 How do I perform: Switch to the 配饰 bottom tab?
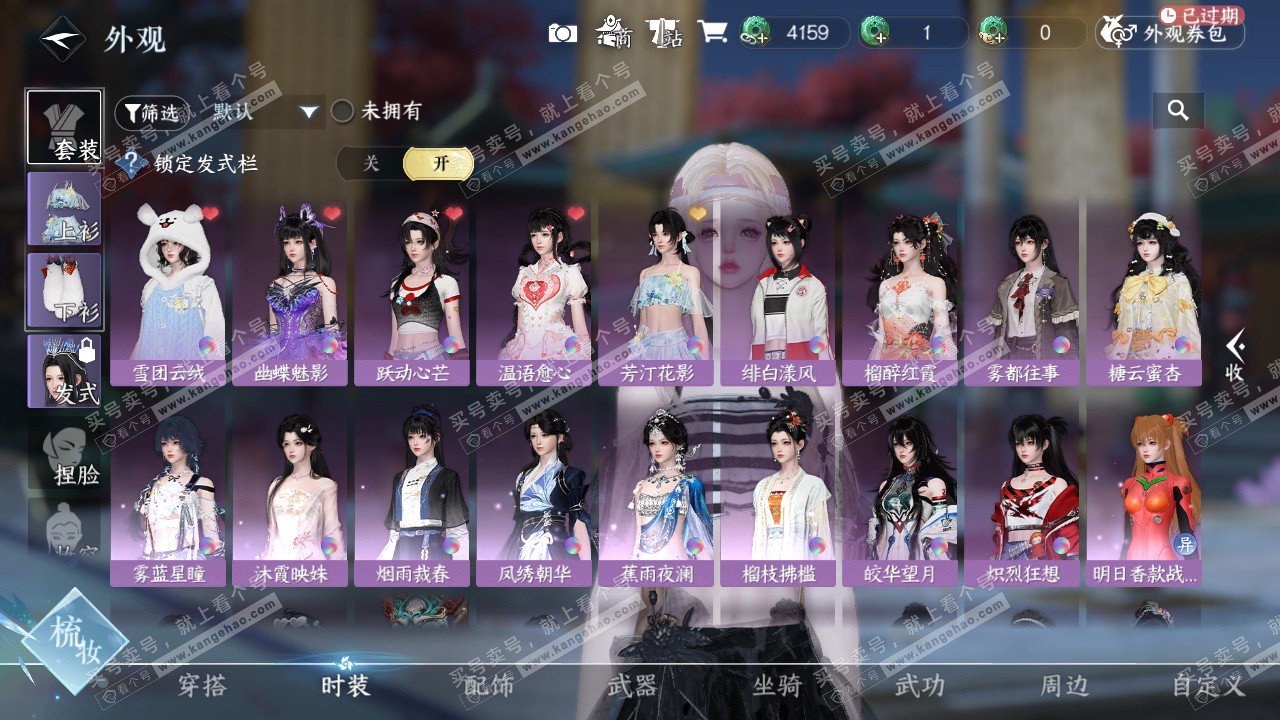pyautogui.click(x=489, y=685)
